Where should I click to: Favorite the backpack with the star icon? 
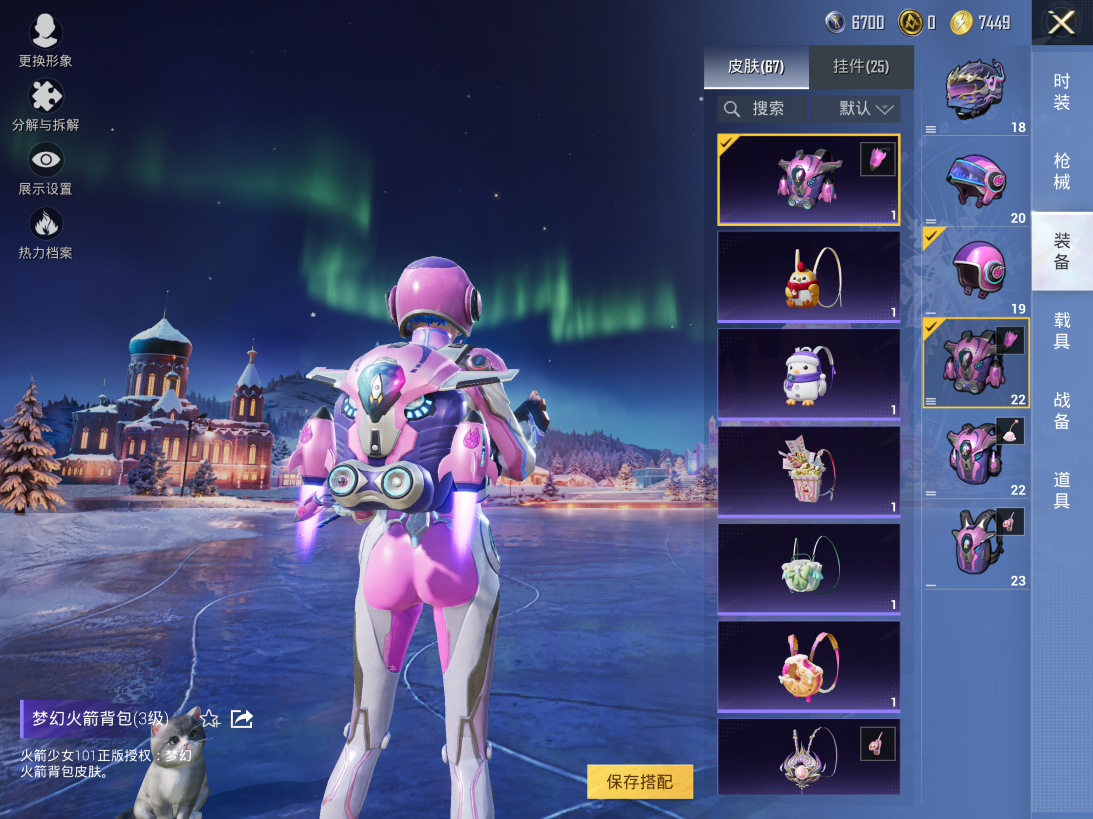click(210, 718)
